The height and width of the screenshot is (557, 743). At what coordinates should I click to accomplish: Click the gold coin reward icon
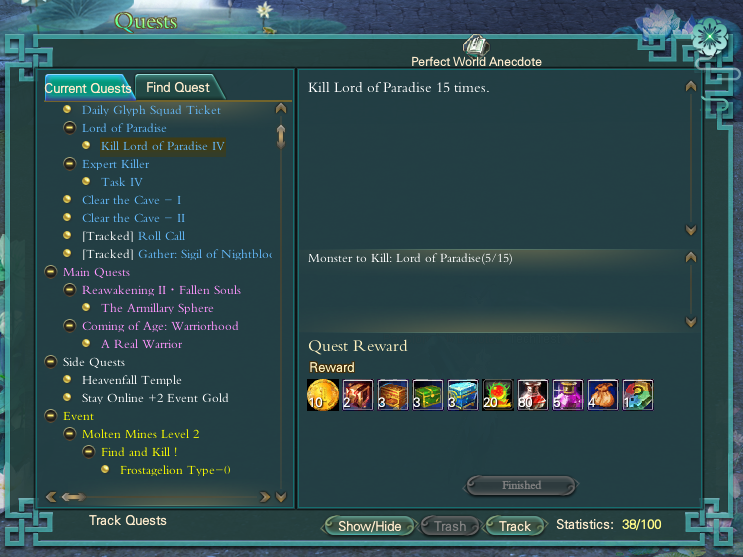click(322, 395)
